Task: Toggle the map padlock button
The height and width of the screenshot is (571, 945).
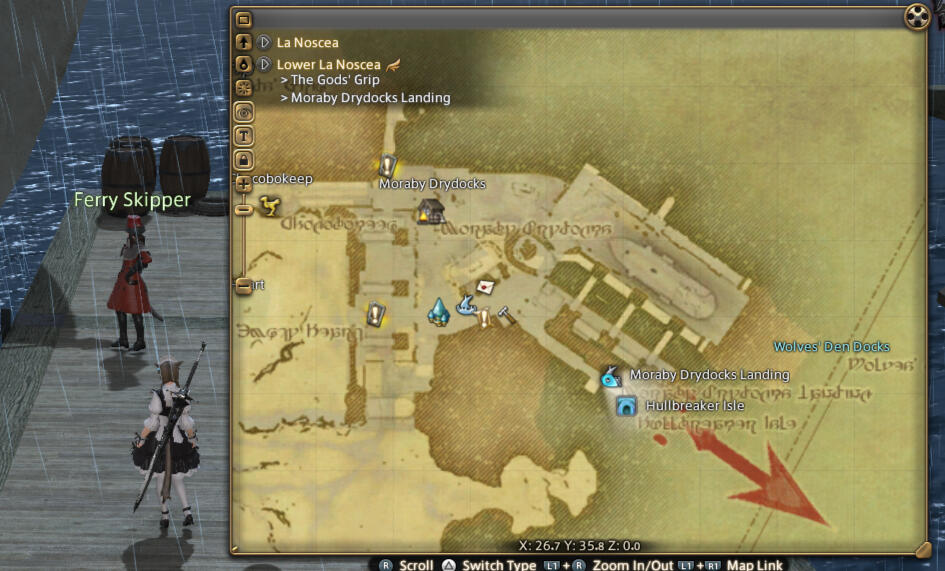Action: (243, 159)
